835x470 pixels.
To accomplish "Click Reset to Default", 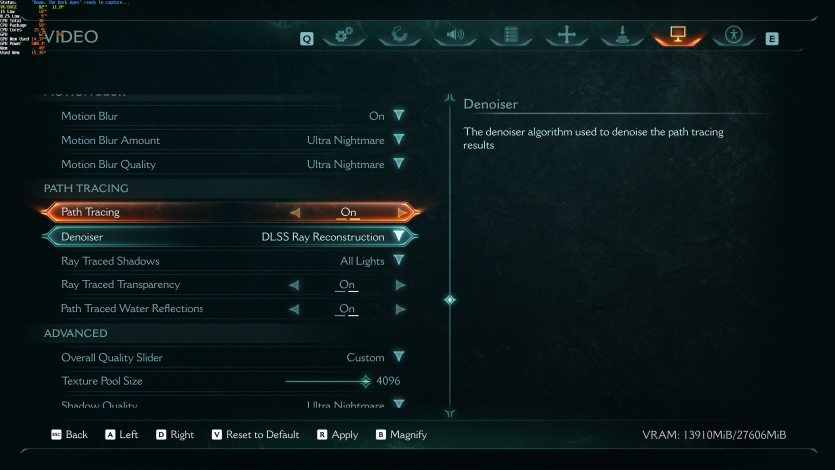I will click(255, 435).
